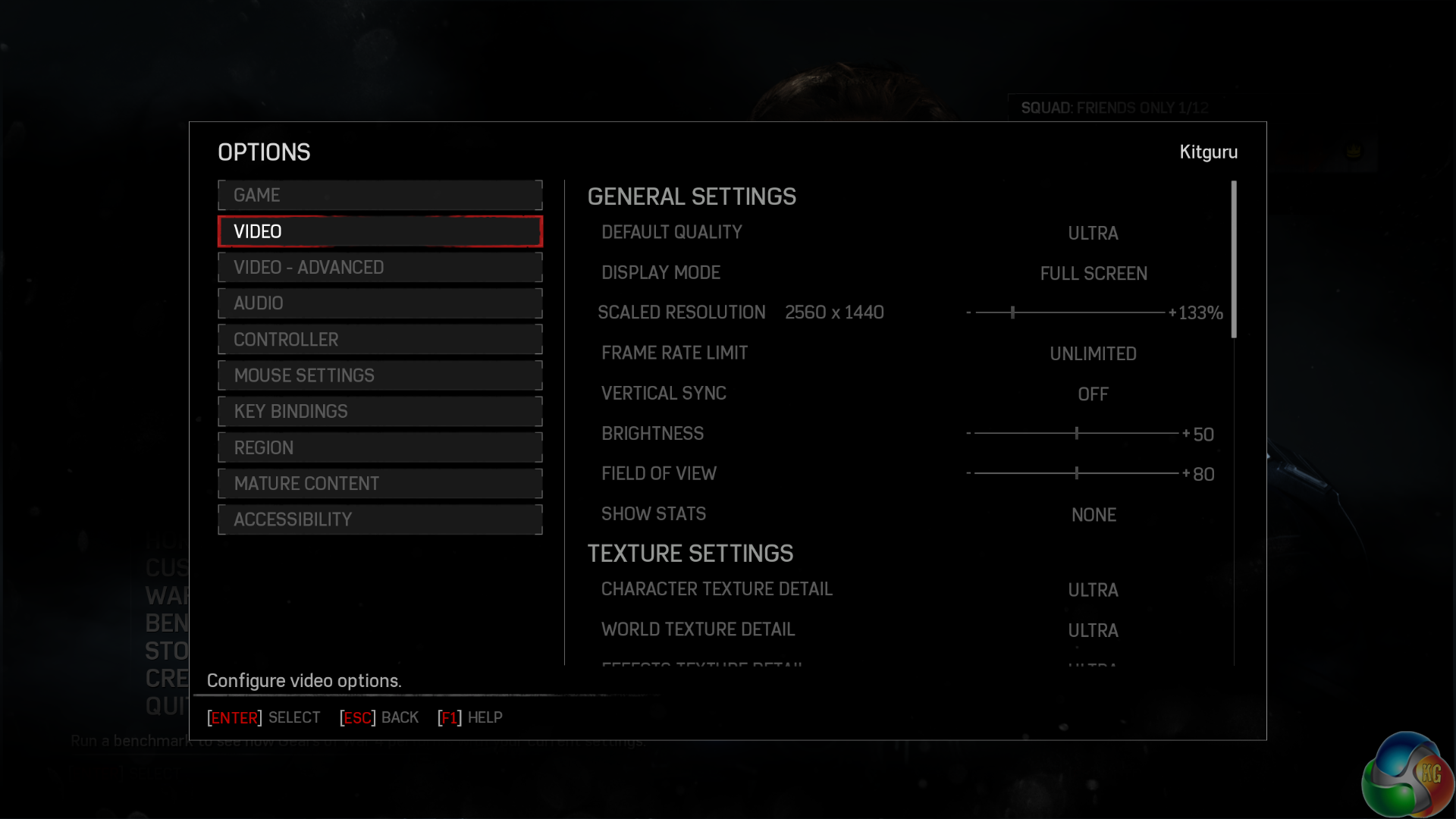Adjust the Brightness slider
The image size is (1456, 819).
1076,434
